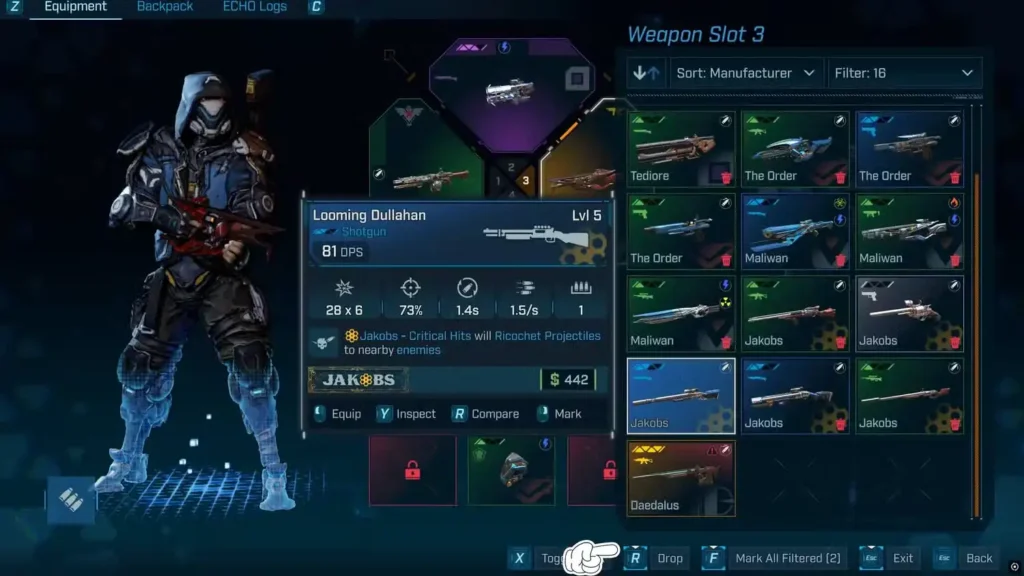Screen dimensions: 1024x576
Task: Exit the inventory menu
Action: (x=889, y=558)
